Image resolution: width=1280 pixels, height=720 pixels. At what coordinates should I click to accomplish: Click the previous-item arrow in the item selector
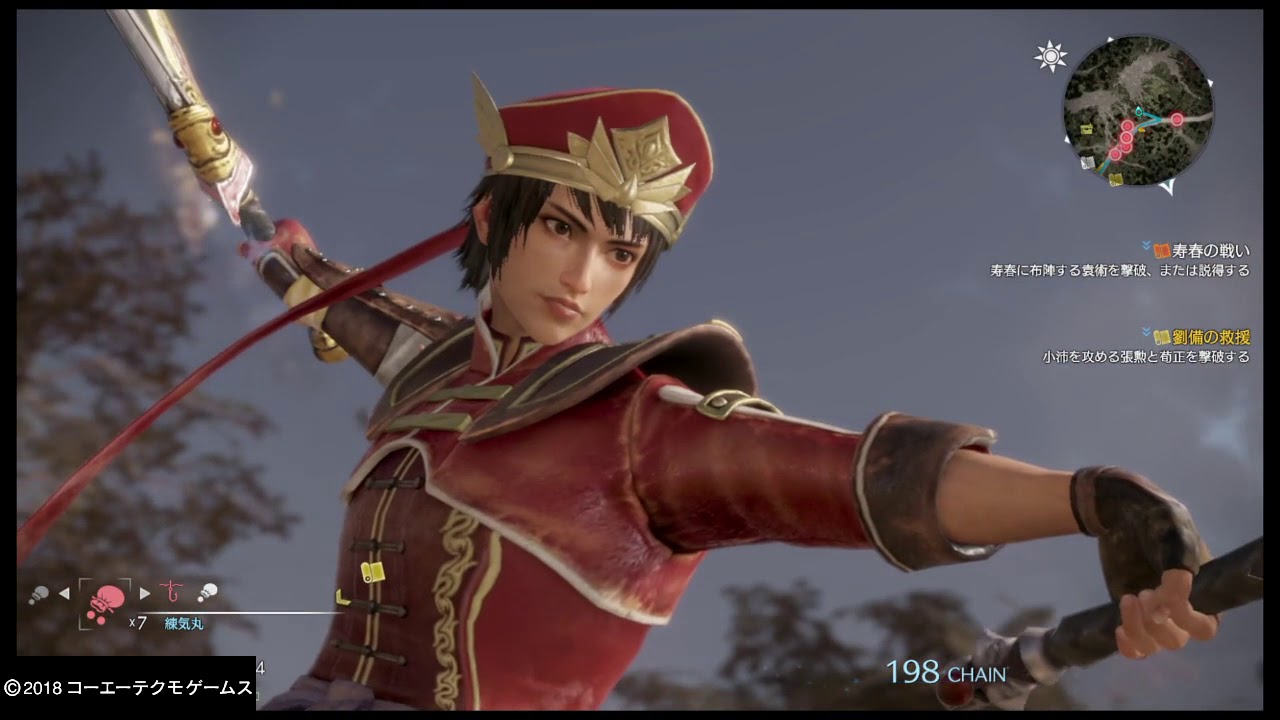pos(64,593)
